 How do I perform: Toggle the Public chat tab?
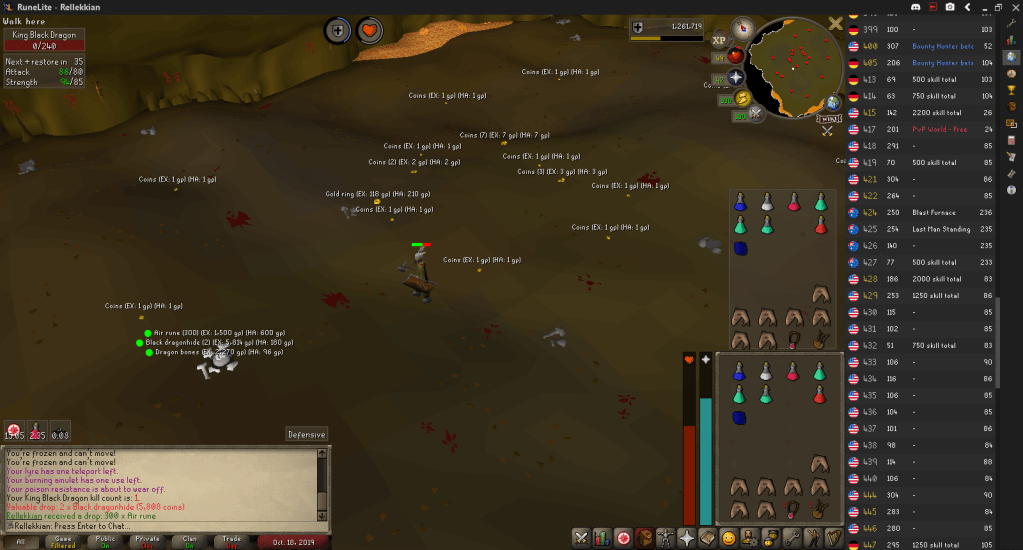(105, 541)
